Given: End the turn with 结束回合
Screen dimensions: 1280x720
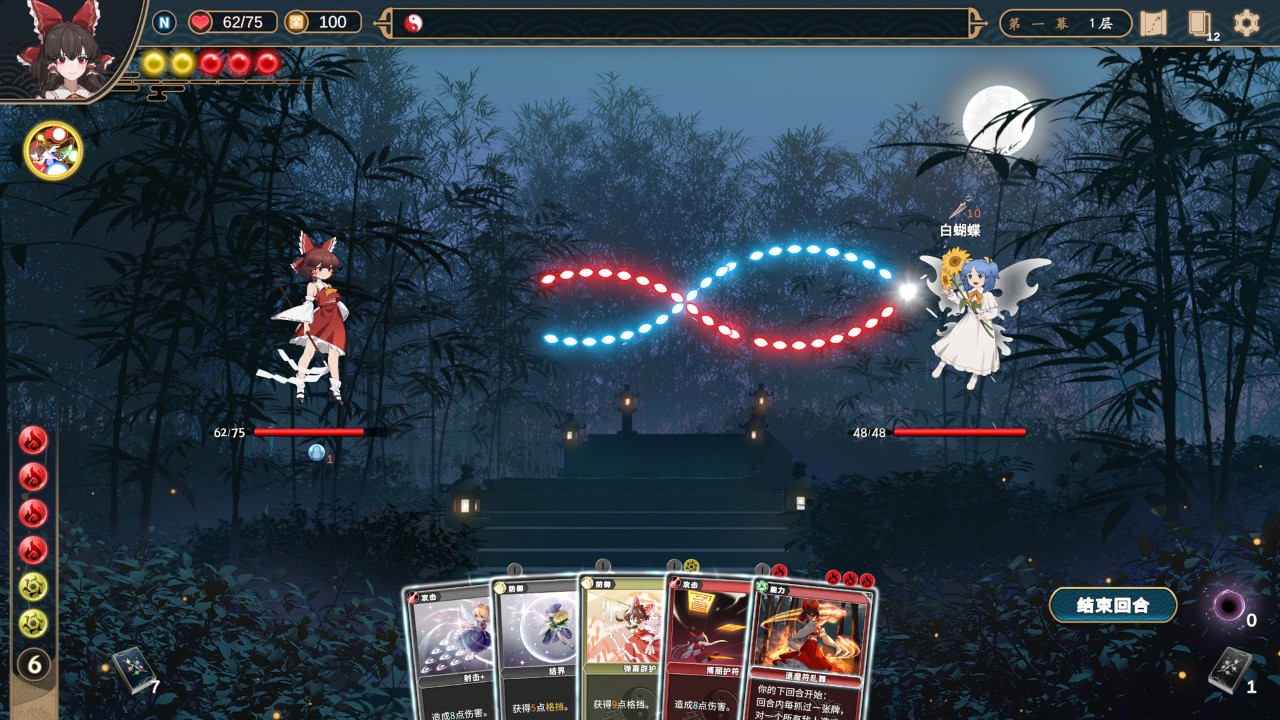Looking at the screenshot, I should pyautogui.click(x=1112, y=605).
